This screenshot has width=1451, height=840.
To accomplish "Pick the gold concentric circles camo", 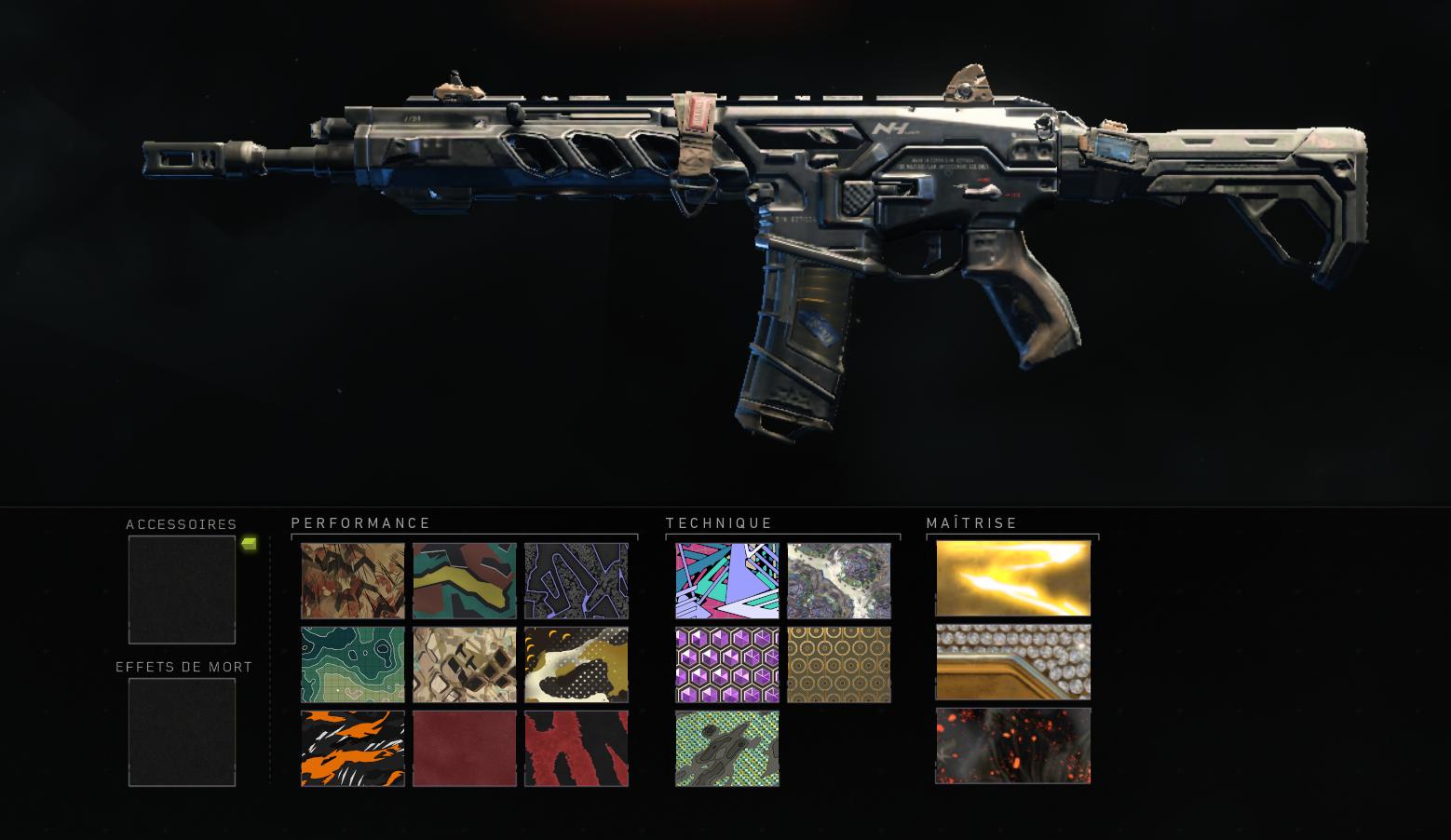I will [839, 664].
